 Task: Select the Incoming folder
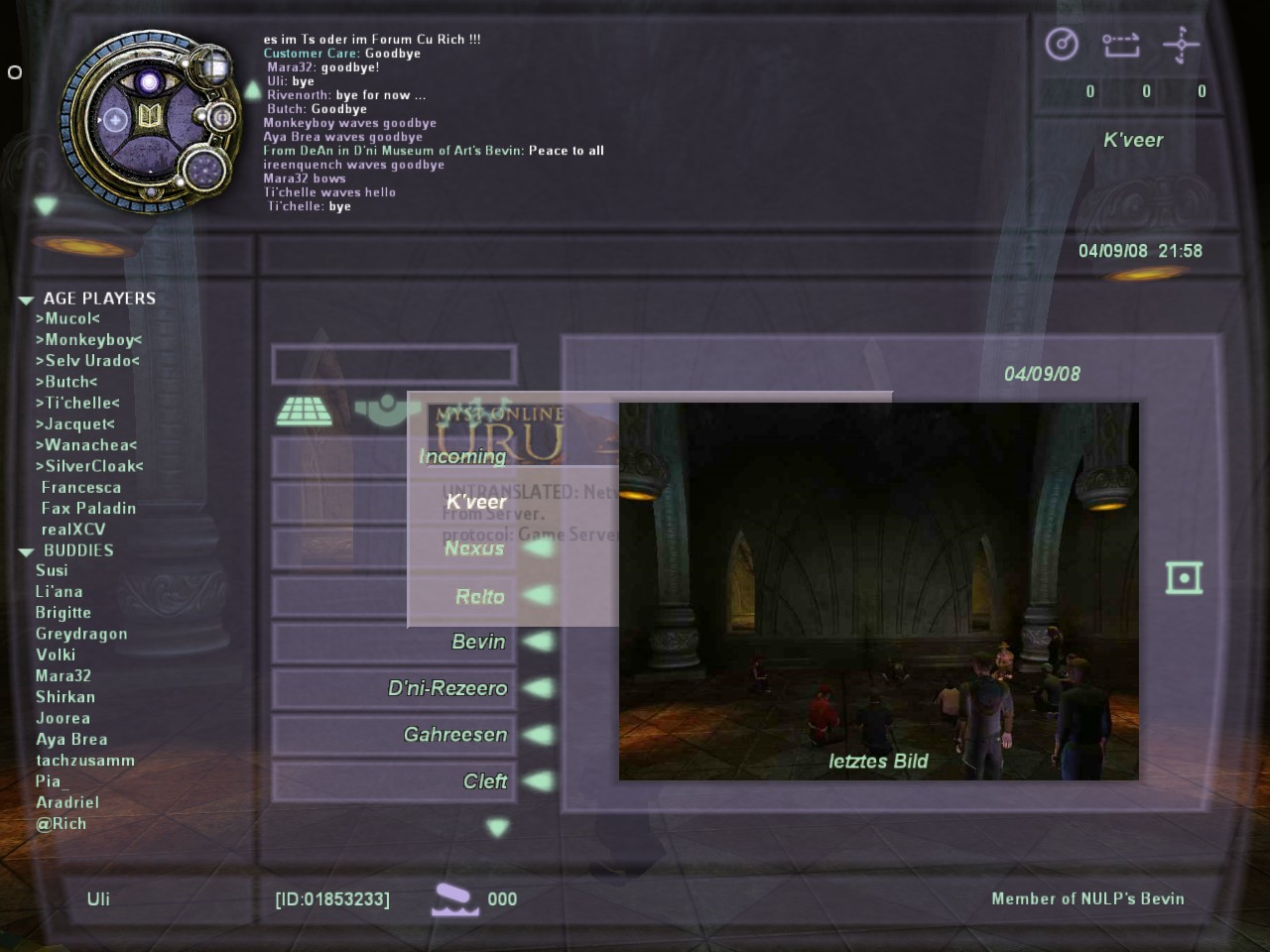point(462,456)
